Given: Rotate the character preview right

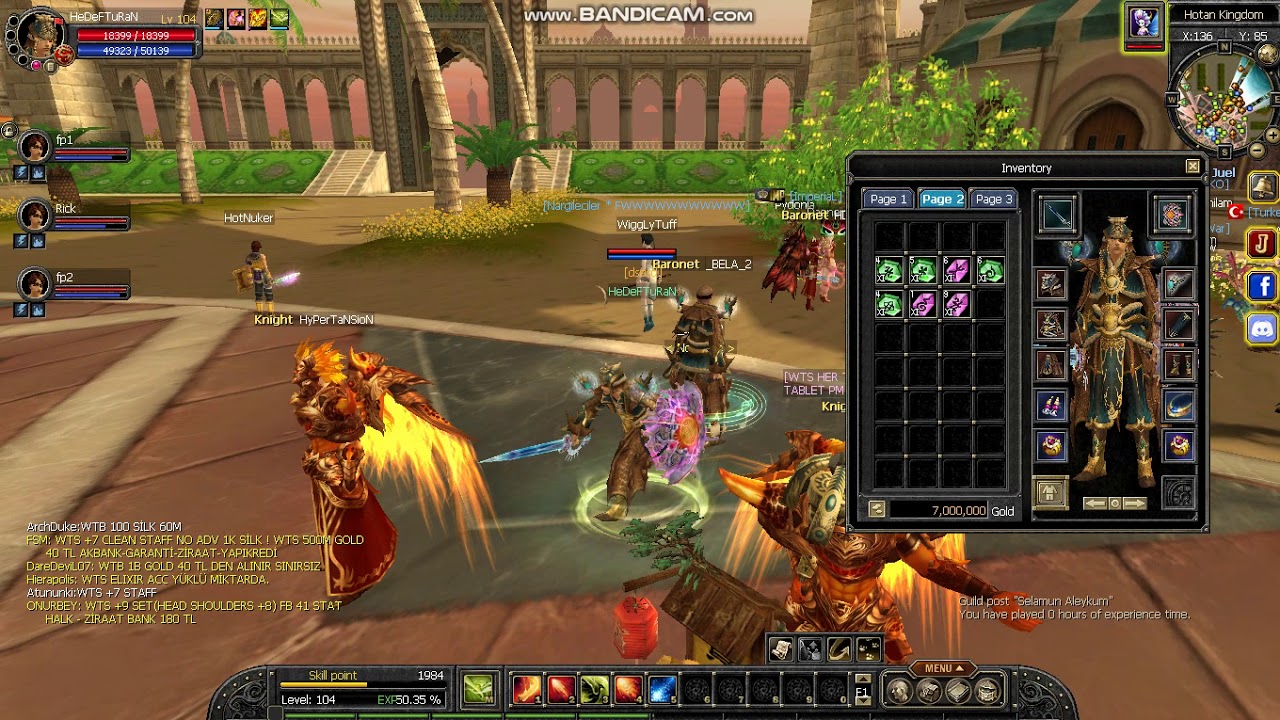Looking at the screenshot, I should 1134,503.
